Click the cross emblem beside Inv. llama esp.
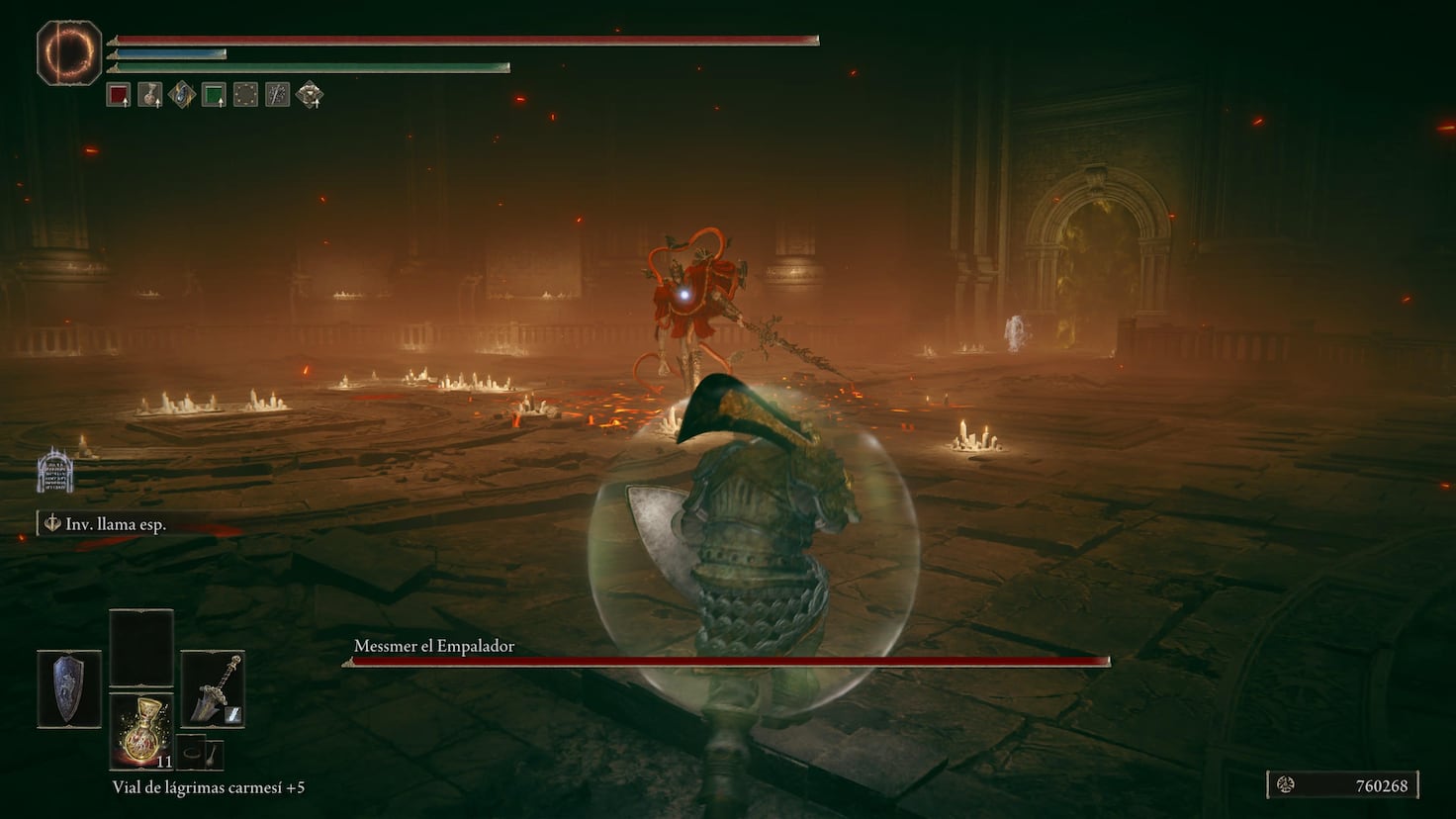Viewport: 1456px width, 819px height. [x=52, y=522]
